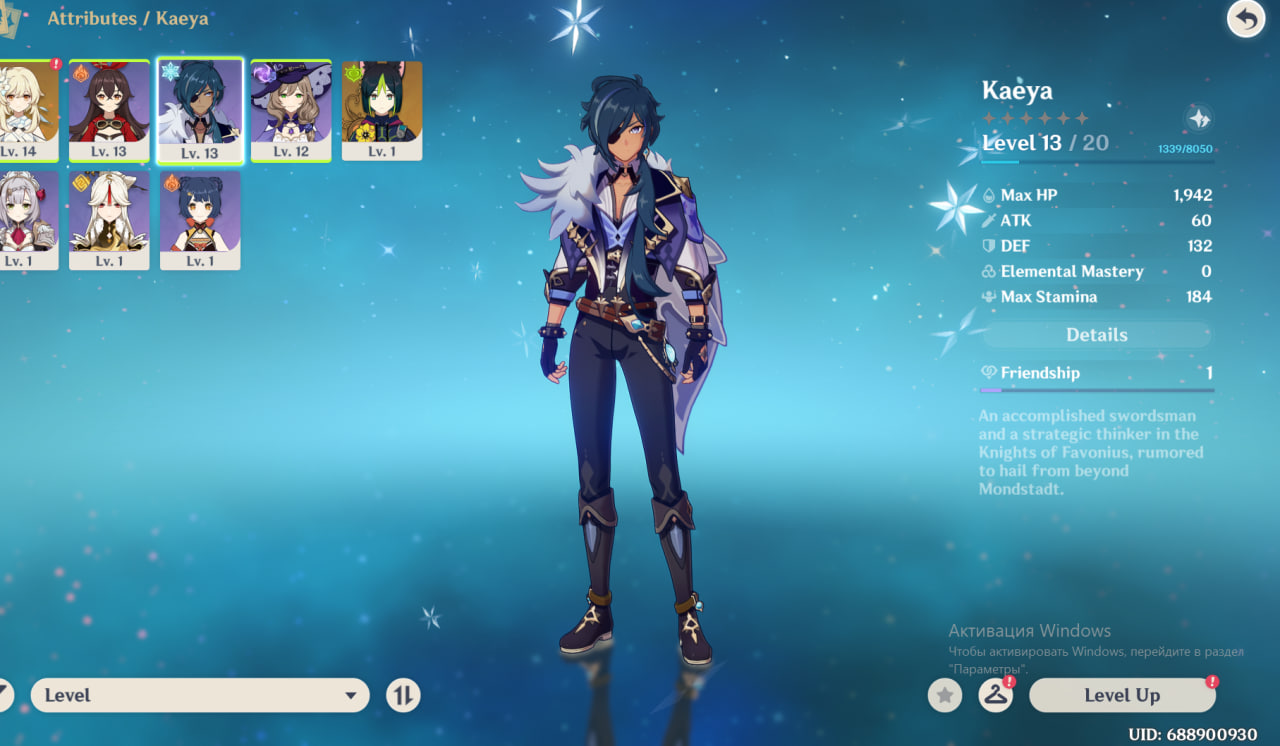Switch to Xiangling's character portrait
The height and width of the screenshot is (746, 1280).
(x=200, y=220)
